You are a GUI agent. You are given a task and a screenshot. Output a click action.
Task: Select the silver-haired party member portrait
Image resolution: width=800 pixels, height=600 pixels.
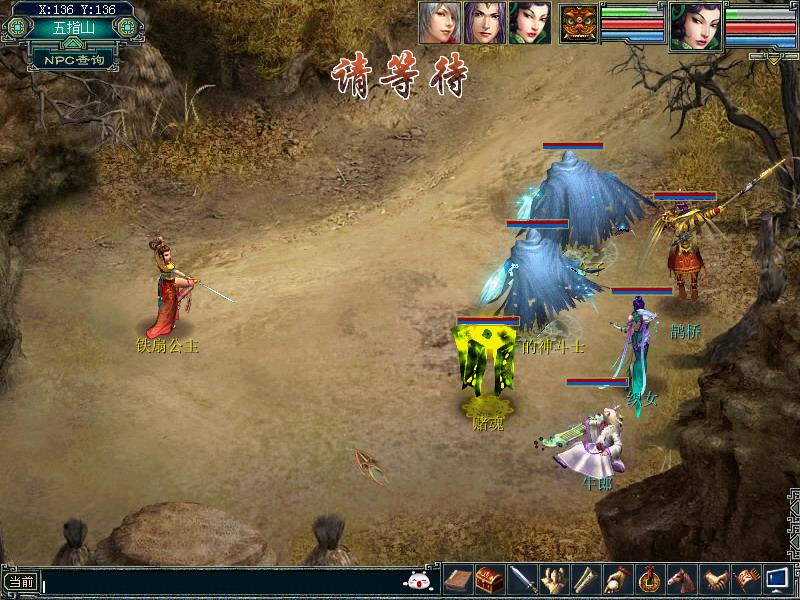[x=440, y=22]
